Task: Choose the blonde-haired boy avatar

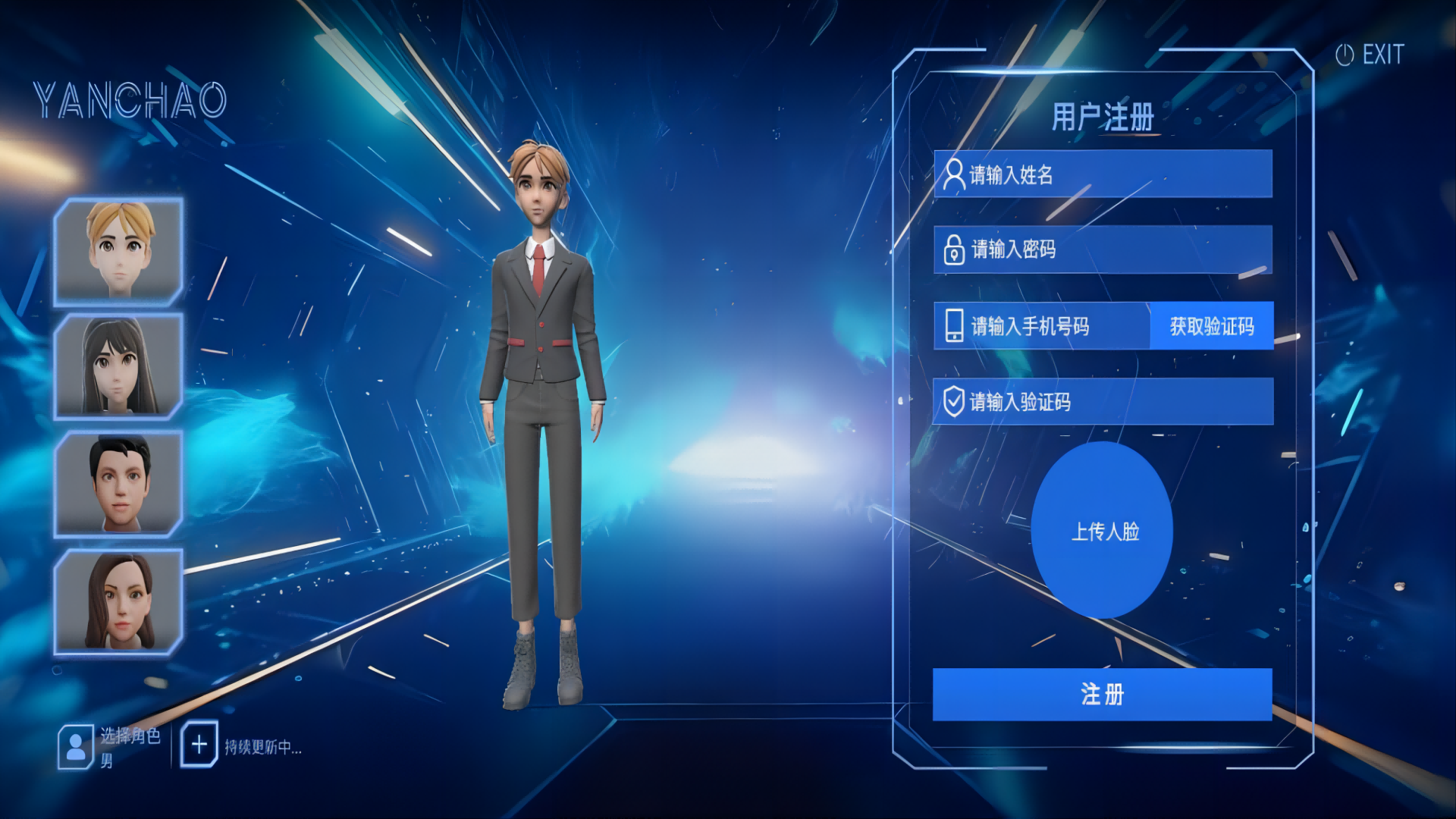Action: tap(119, 252)
